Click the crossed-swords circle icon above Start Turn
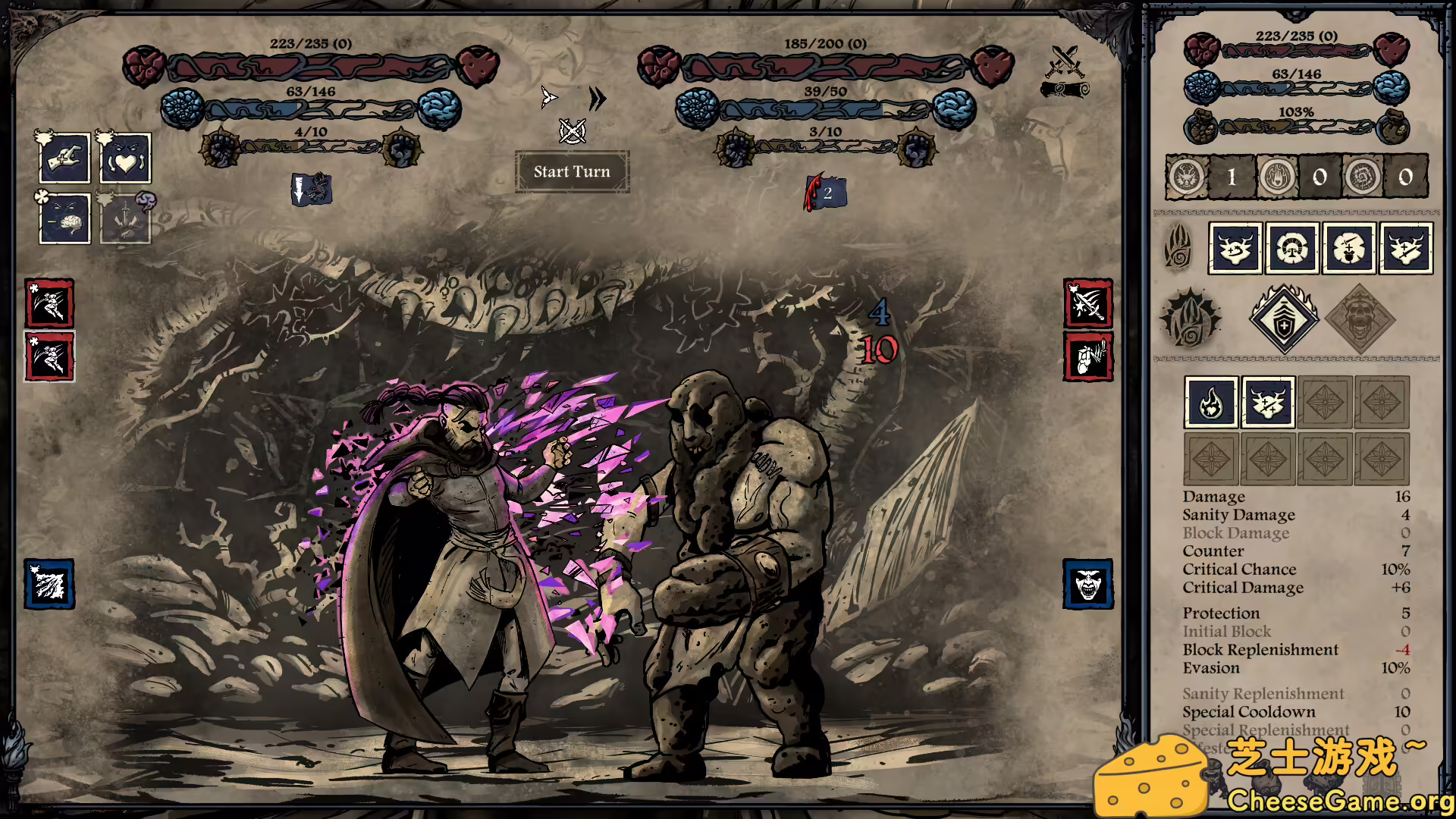 click(x=572, y=131)
